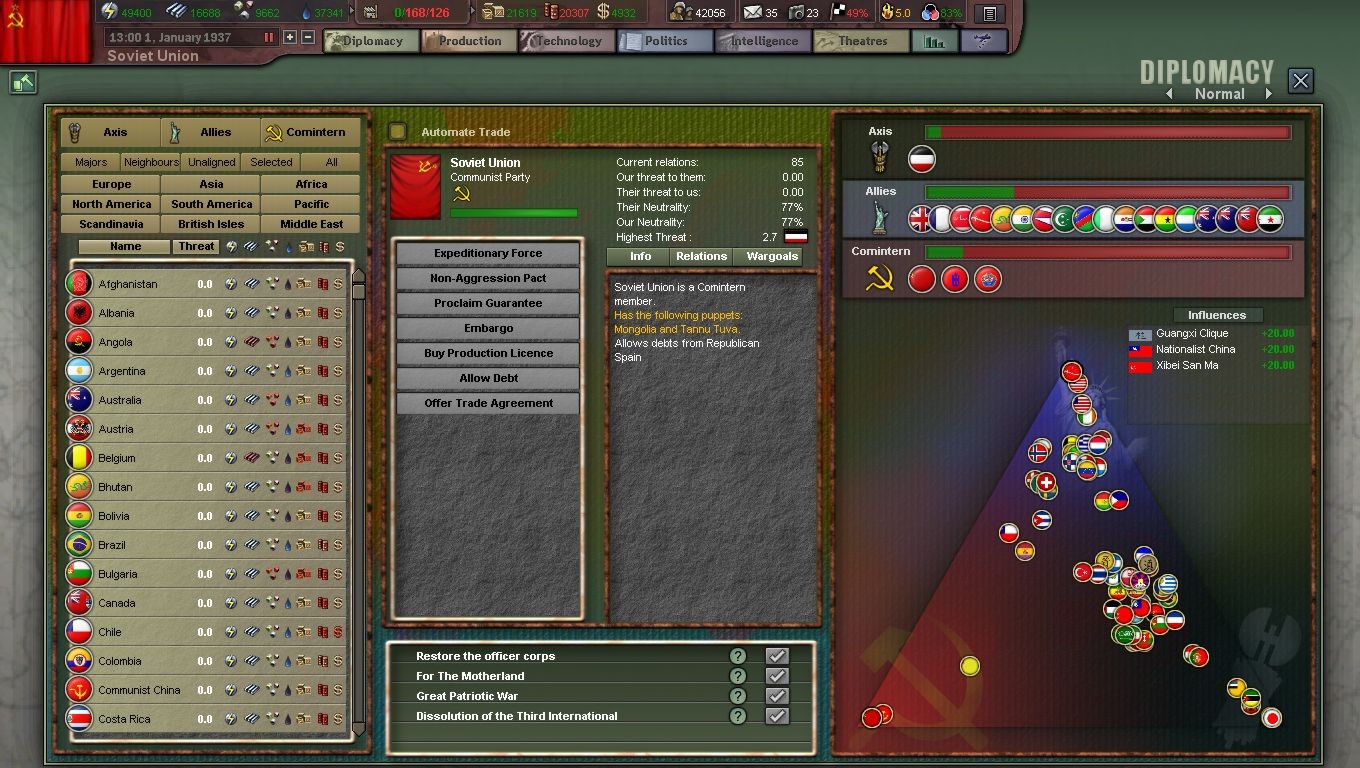Click the Embargo button
Screen dimensions: 1360x768
coord(488,328)
